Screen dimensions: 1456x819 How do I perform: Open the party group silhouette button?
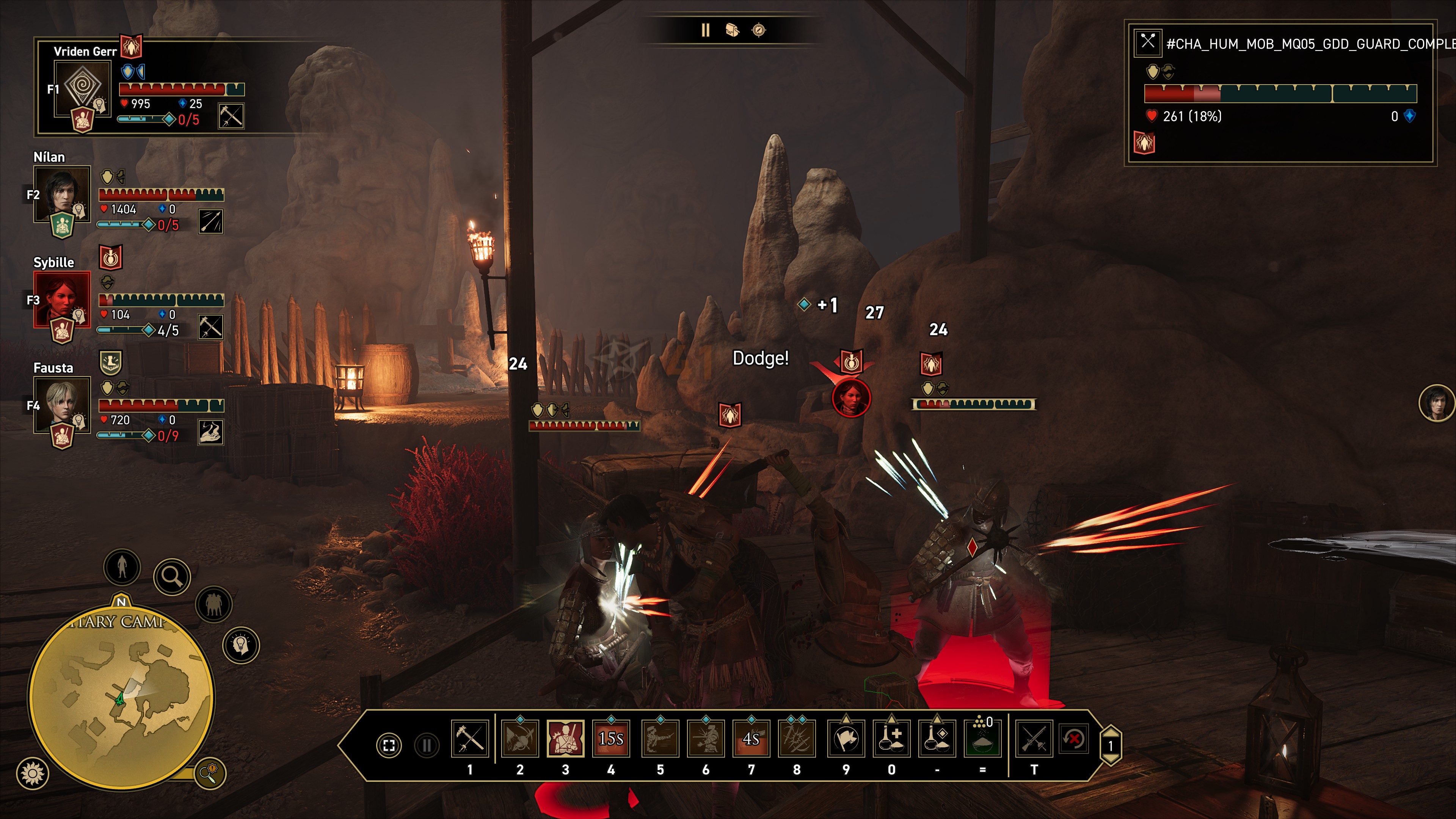pos(213,604)
